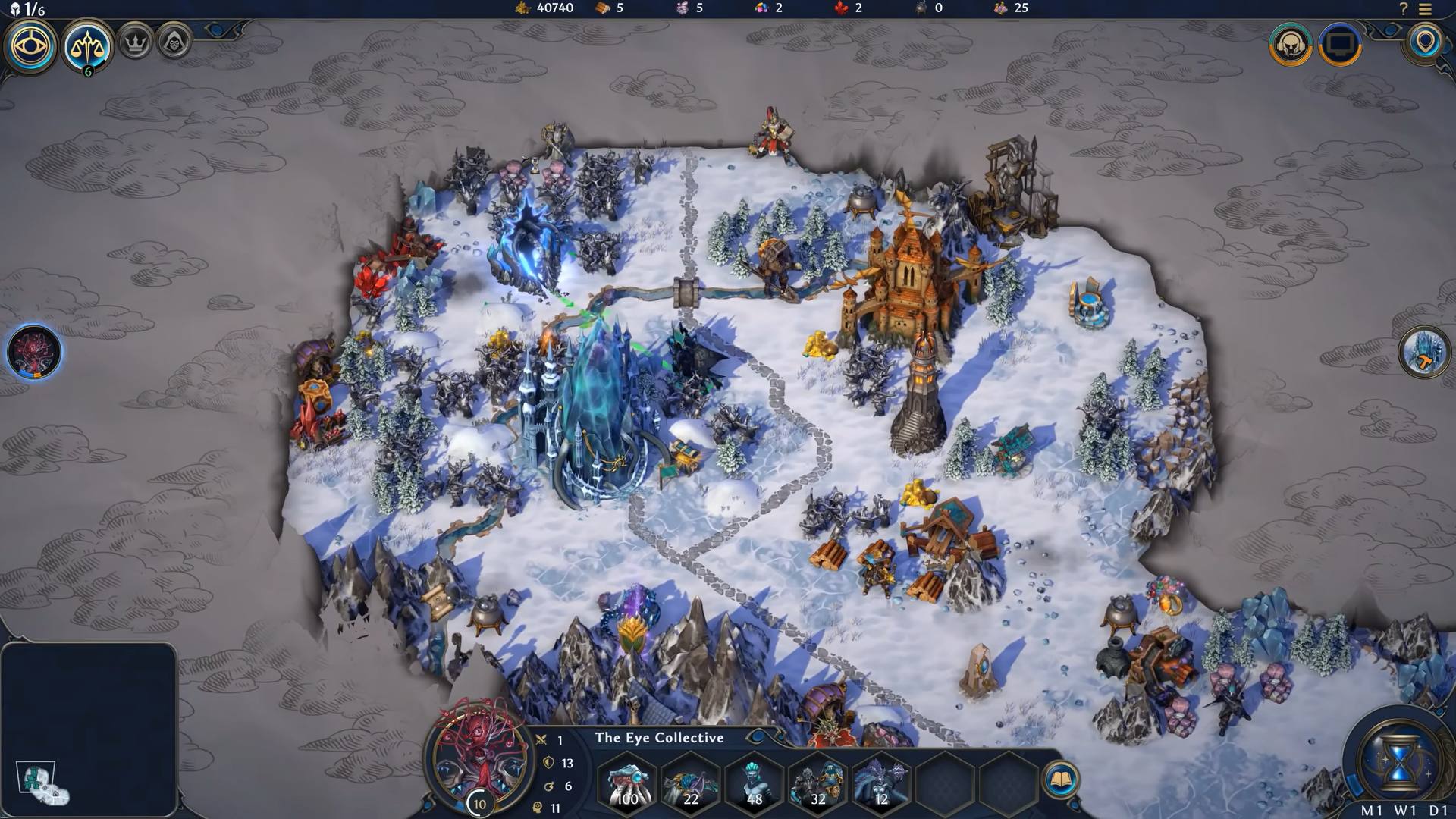Screen dimensions: 1456x819
Task: Select the hooded figure icon
Action: [174, 43]
